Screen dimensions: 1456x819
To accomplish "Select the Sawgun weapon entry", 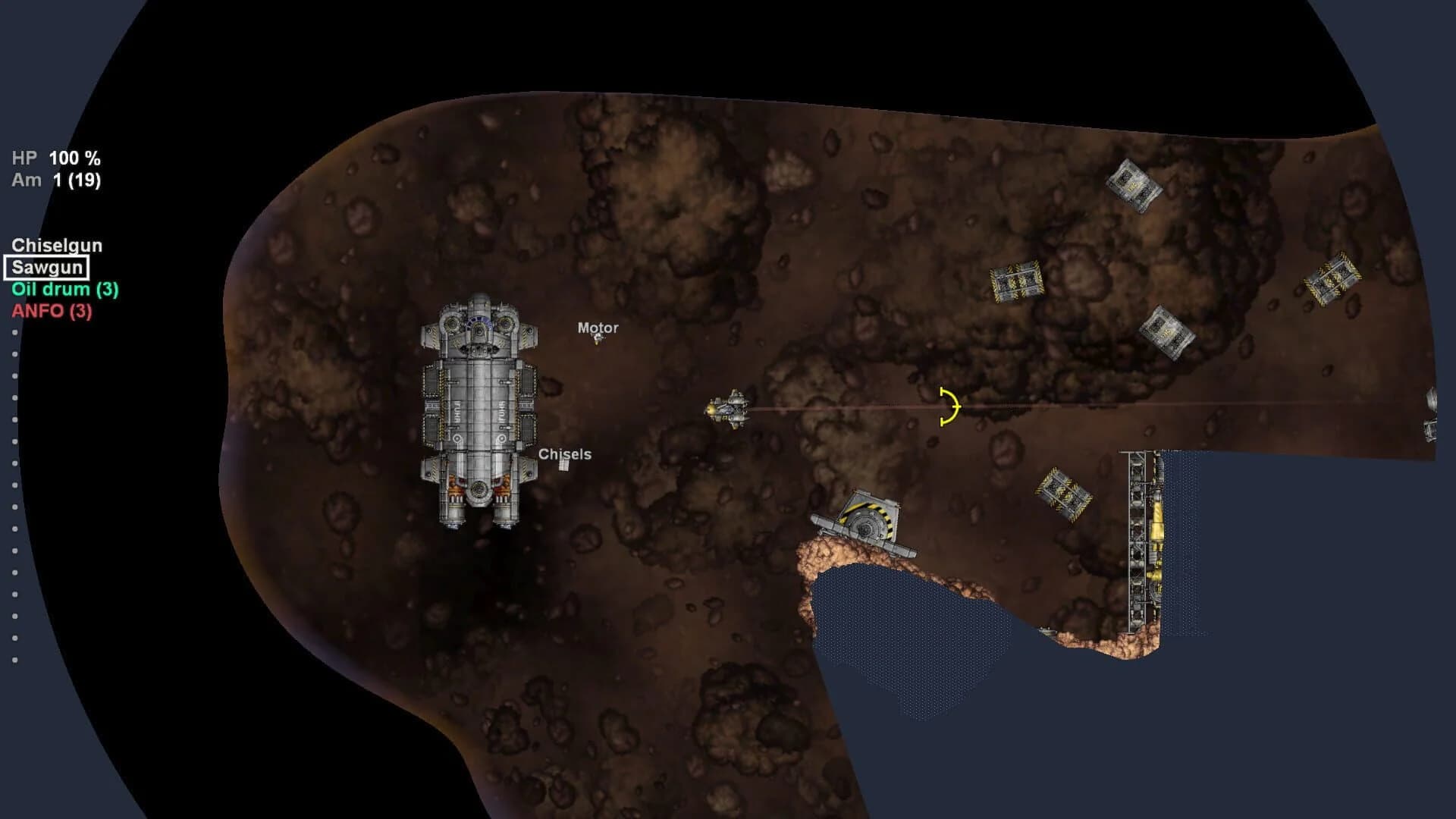I will tap(48, 267).
